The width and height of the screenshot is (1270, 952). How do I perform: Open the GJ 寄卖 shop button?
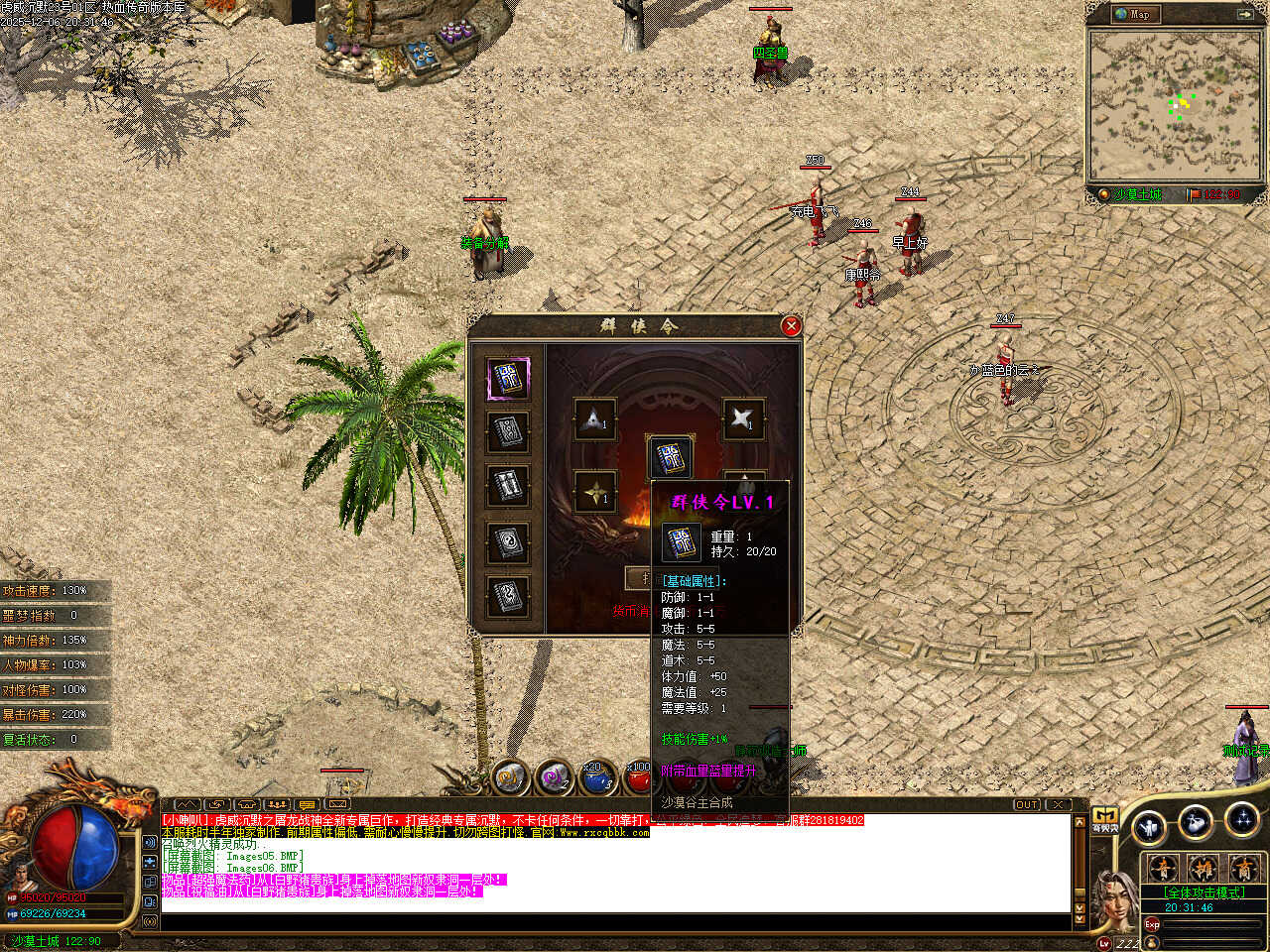click(x=1104, y=820)
